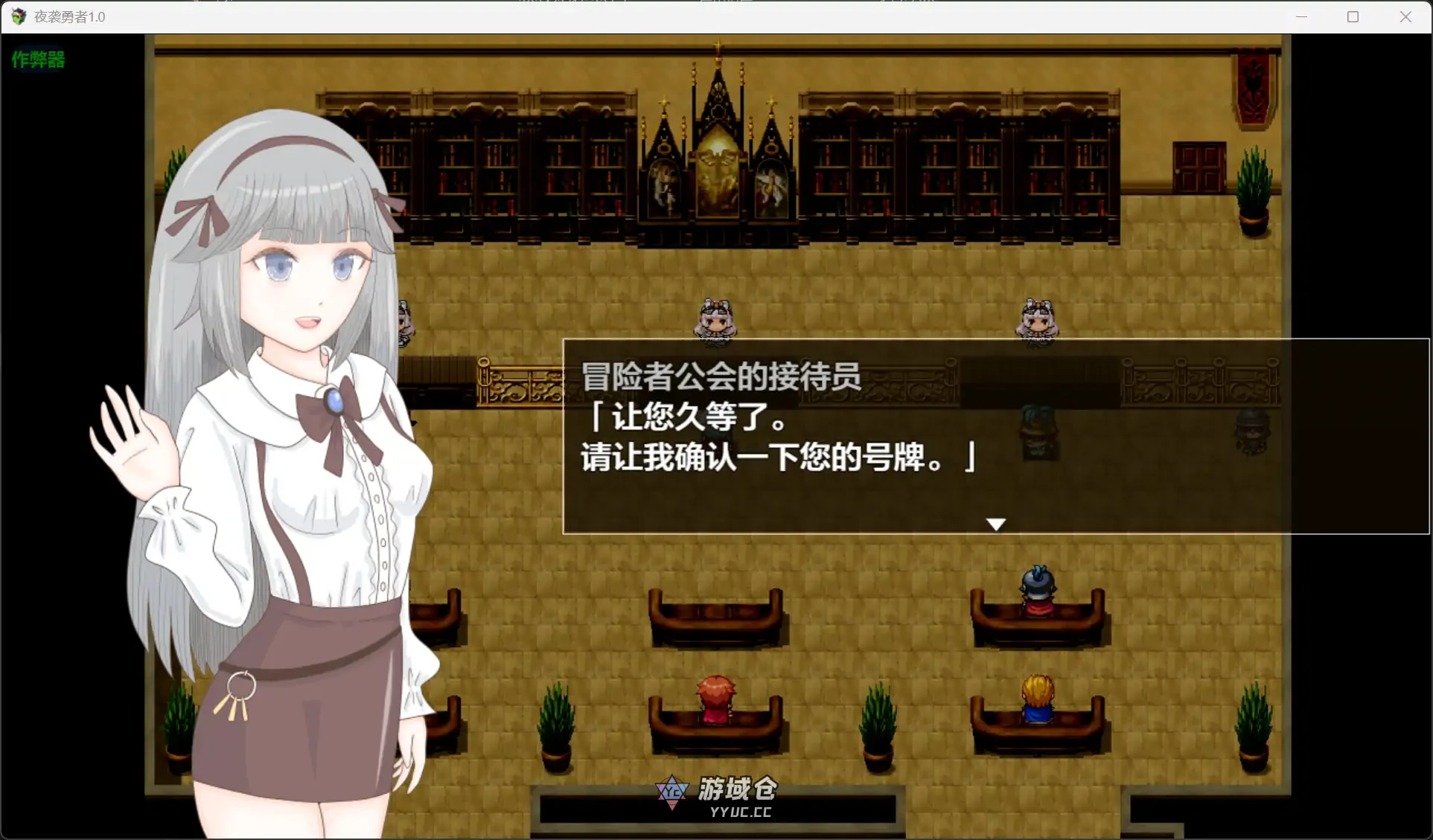Viewport: 1433px width, 840px height.
Task: Click the red banner near the door
Action: 1252,89
